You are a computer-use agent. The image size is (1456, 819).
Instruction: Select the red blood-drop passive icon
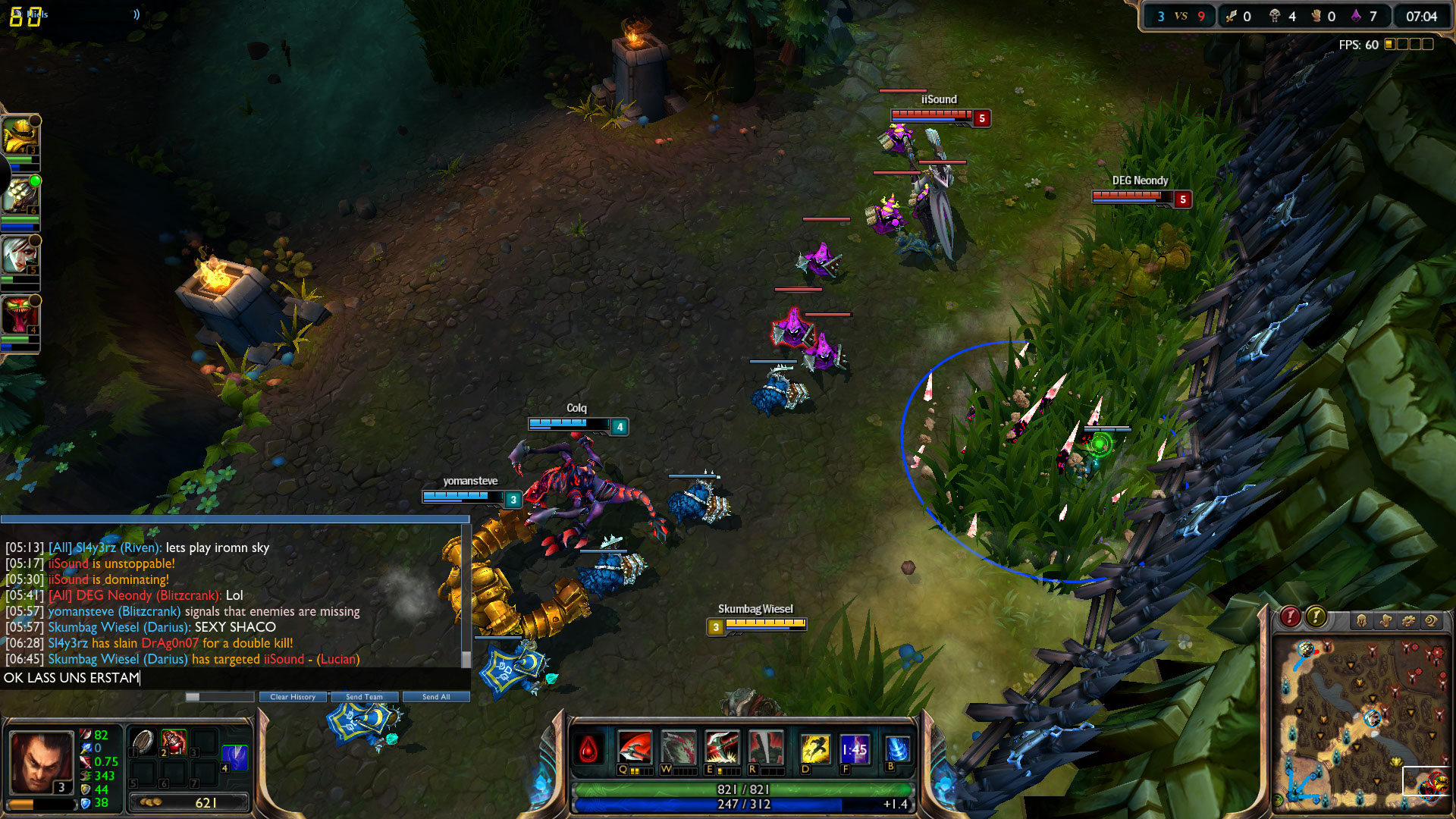(588, 750)
